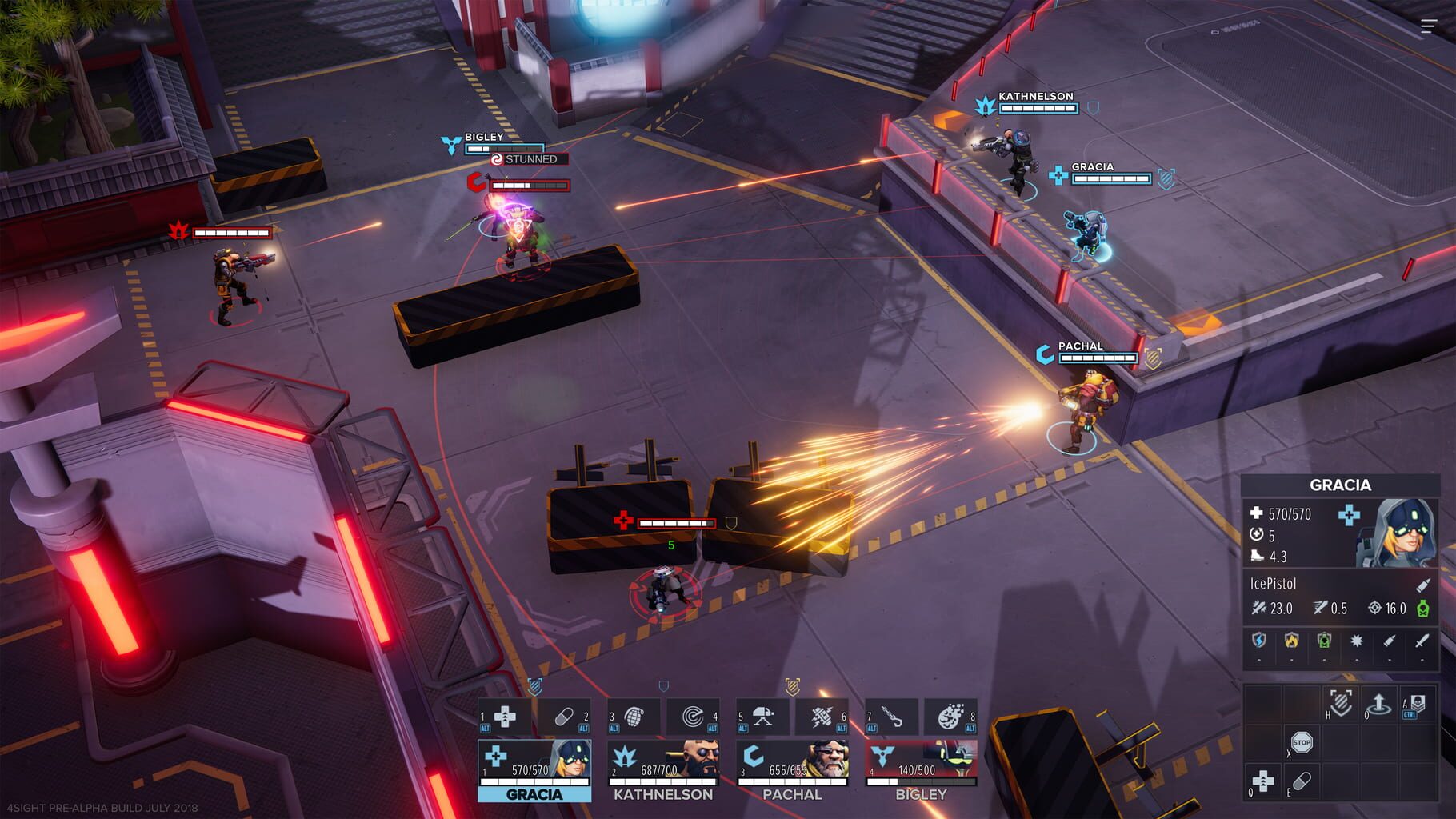Click the STOP command button

tap(1302, 743)
